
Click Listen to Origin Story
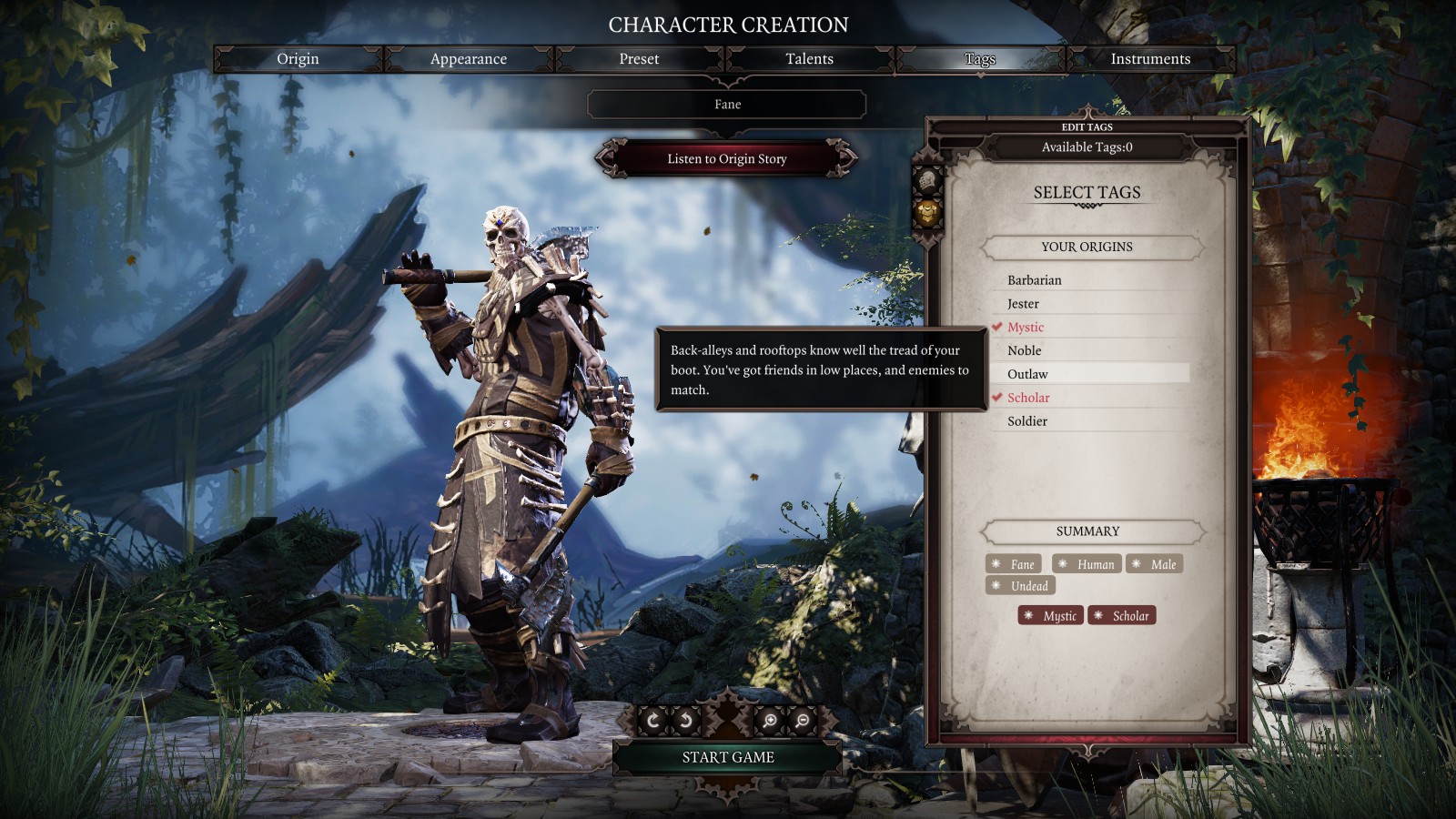pos(727,158)
